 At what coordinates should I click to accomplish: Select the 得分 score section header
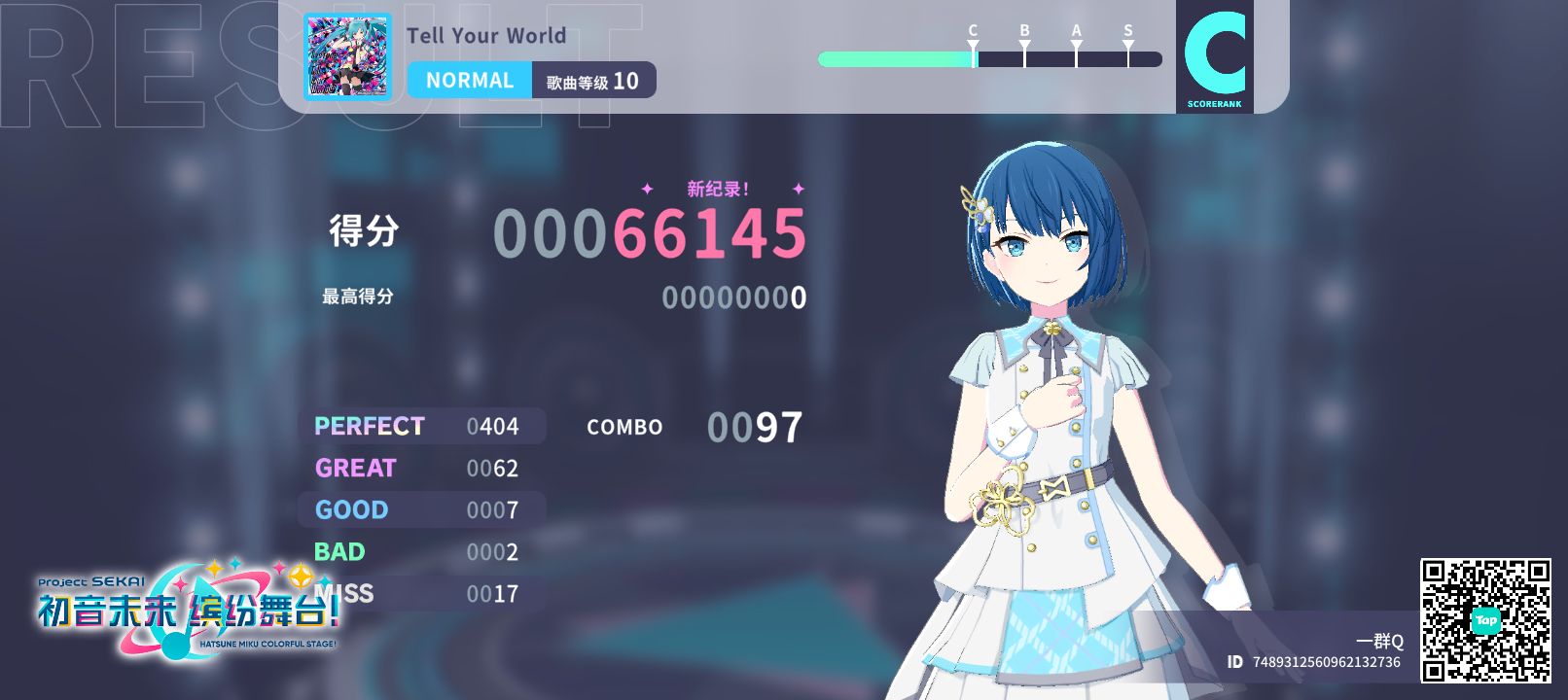click(363, 231)
